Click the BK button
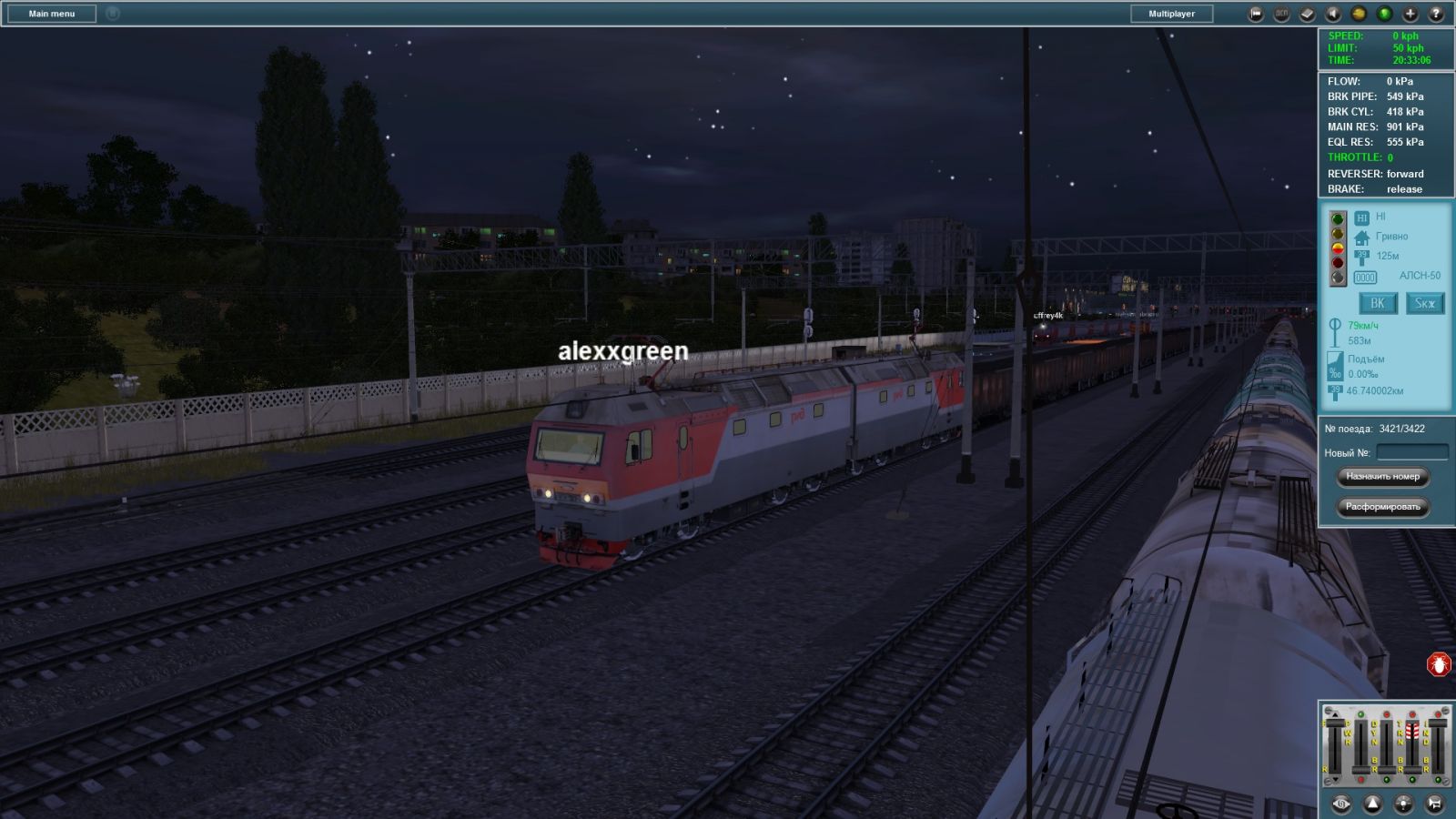The image size is (1456, 819). [x=1378, y=303]
